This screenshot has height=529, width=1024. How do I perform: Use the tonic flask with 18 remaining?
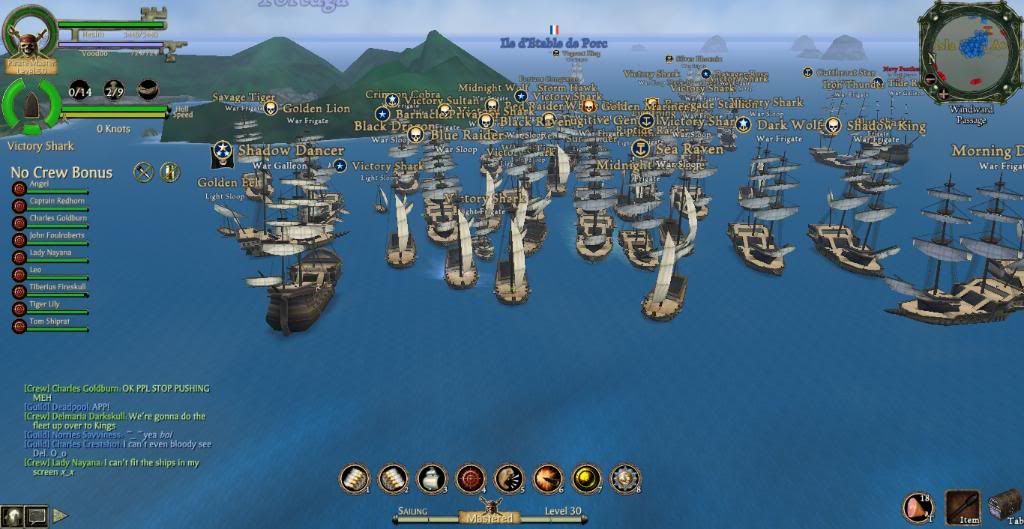click(918, 507)
